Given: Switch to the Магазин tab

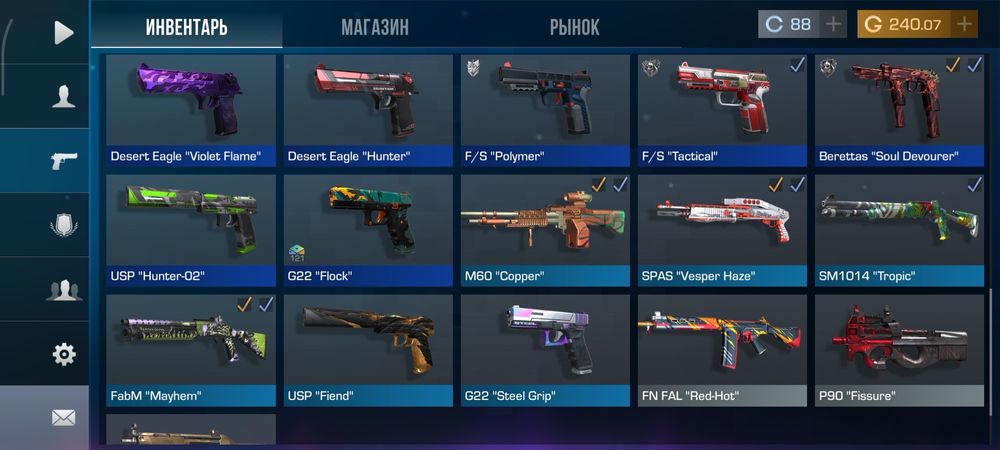Looking at the screenshot, I should point(374,26).
